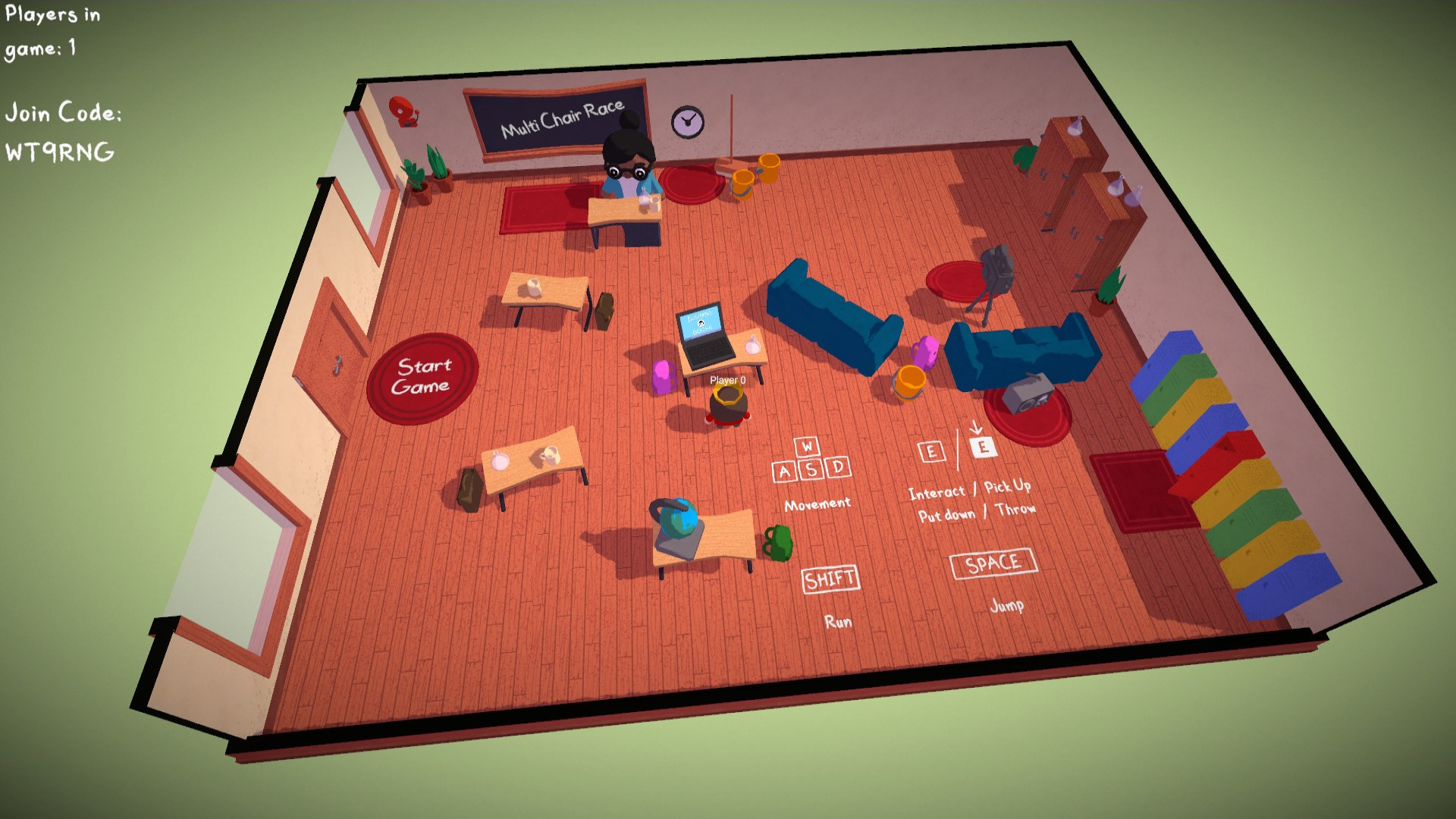The width and height of the screenshot is (1456, 819).
Task: Click the SPACE Jump key icon
Action: coord(993,563)
